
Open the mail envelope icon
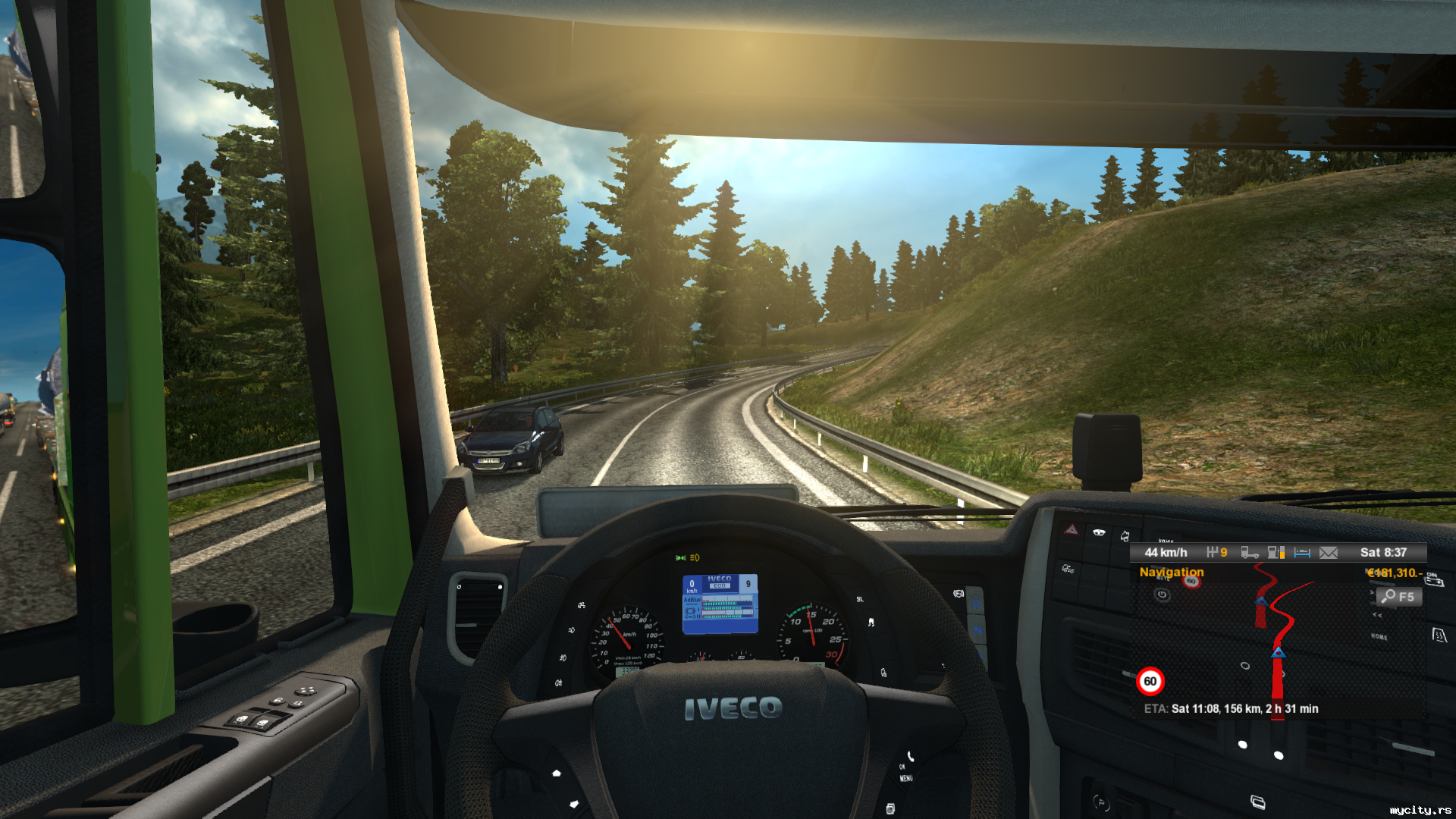(x=1329, y=553)
